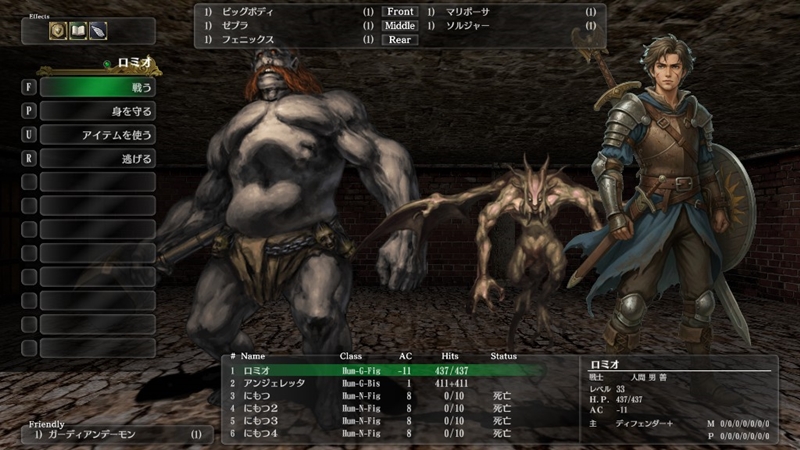Choose the 戦う (Fight) command
This screenshot has height=450, width=800.
(97, 87)
